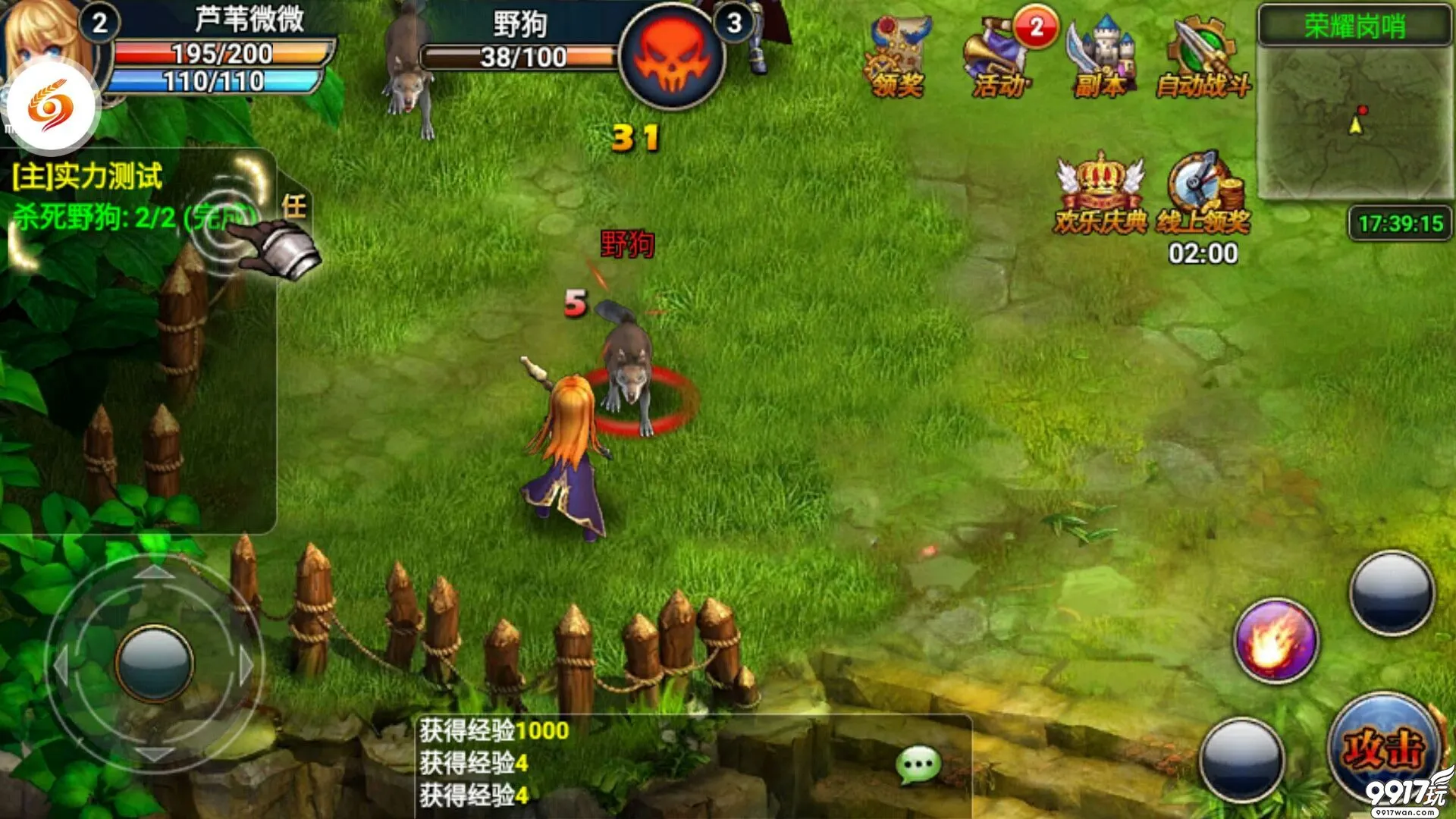The height and width of the screenshot is (819, 1456).
Task: Open the orange swirl overlay logo
Action: tap(52, 108)
